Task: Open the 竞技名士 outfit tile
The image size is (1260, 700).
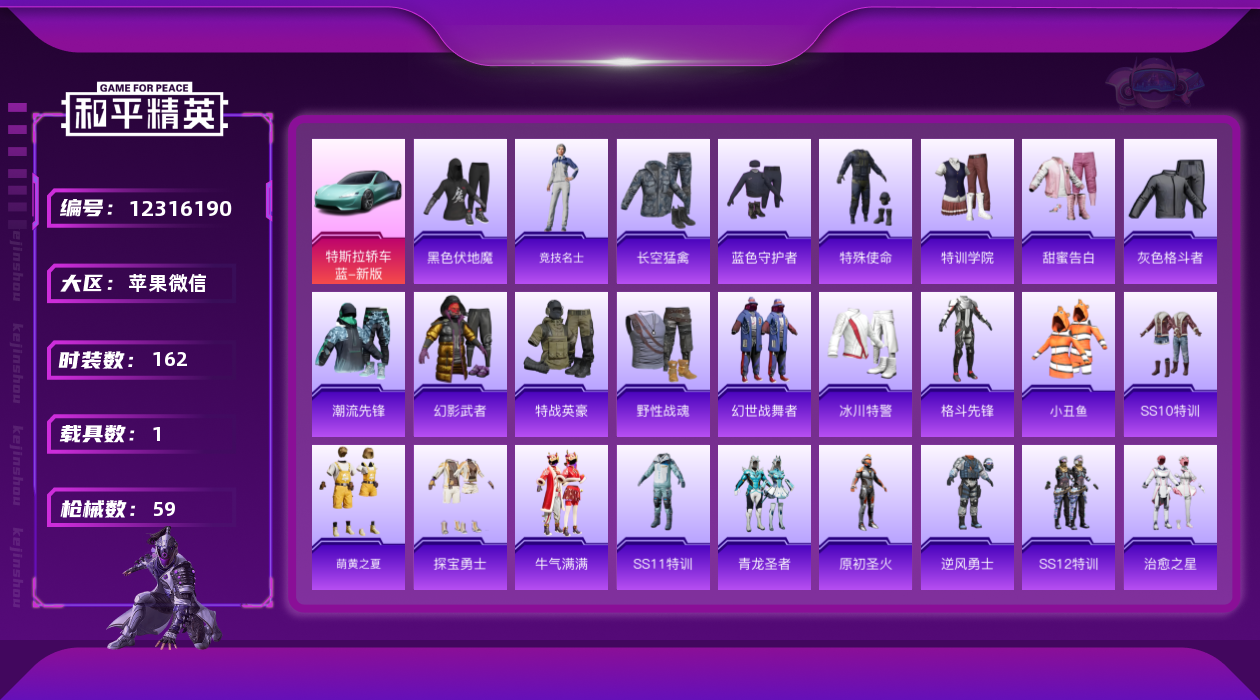Action: click(561, 211)
